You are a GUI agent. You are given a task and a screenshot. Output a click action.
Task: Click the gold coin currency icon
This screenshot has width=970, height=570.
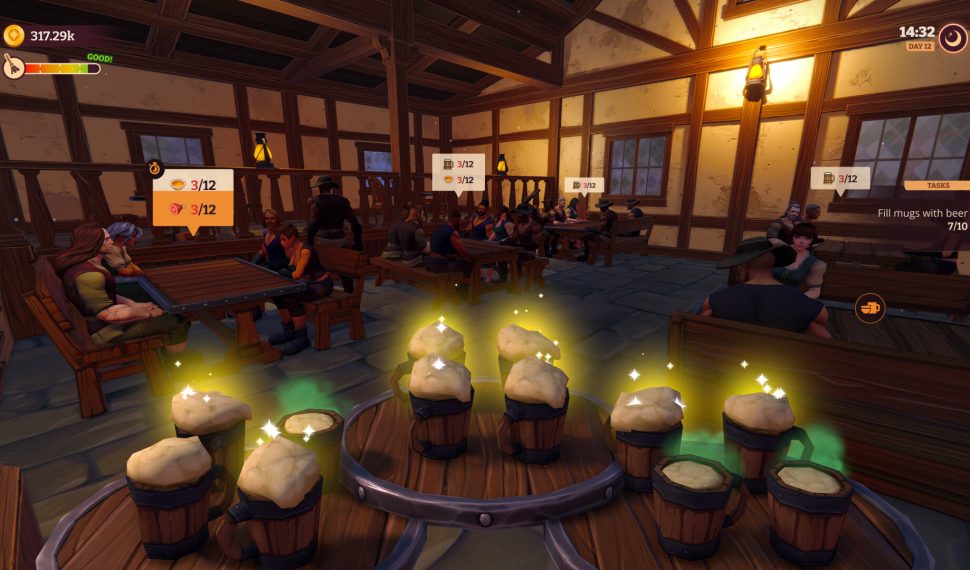tap(14, 36)
